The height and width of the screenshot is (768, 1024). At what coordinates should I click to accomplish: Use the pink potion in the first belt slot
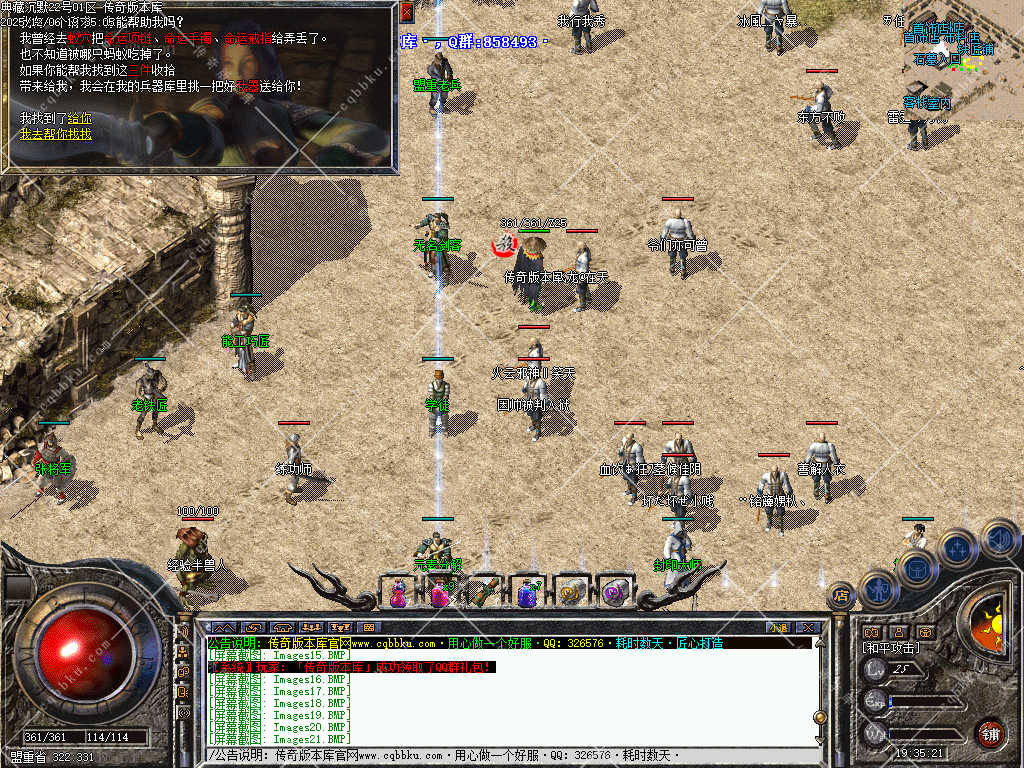[398, 593]
